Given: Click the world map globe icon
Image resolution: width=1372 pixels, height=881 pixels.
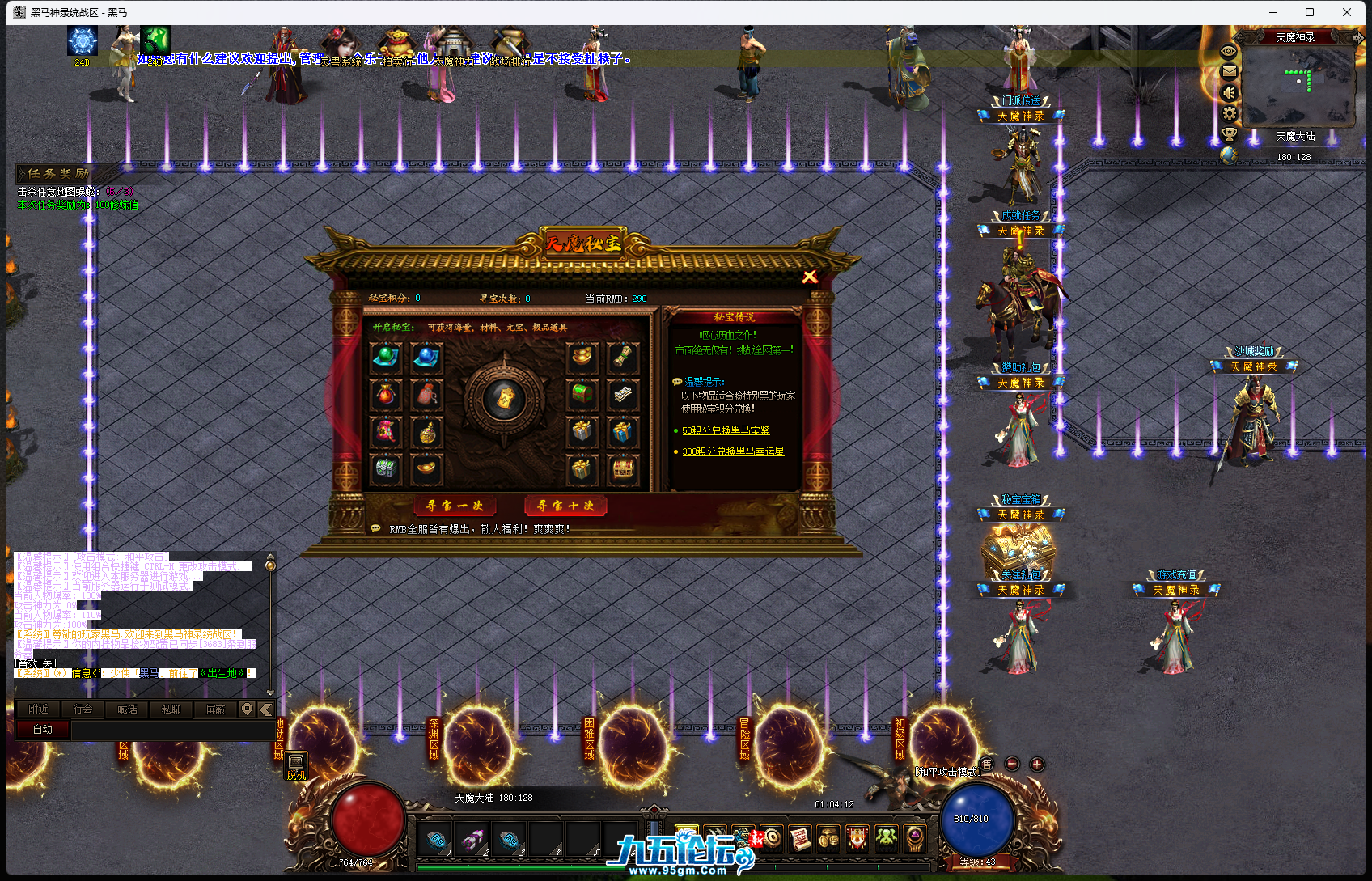Looking at the screenshot, I should [x=1229, y=155].
